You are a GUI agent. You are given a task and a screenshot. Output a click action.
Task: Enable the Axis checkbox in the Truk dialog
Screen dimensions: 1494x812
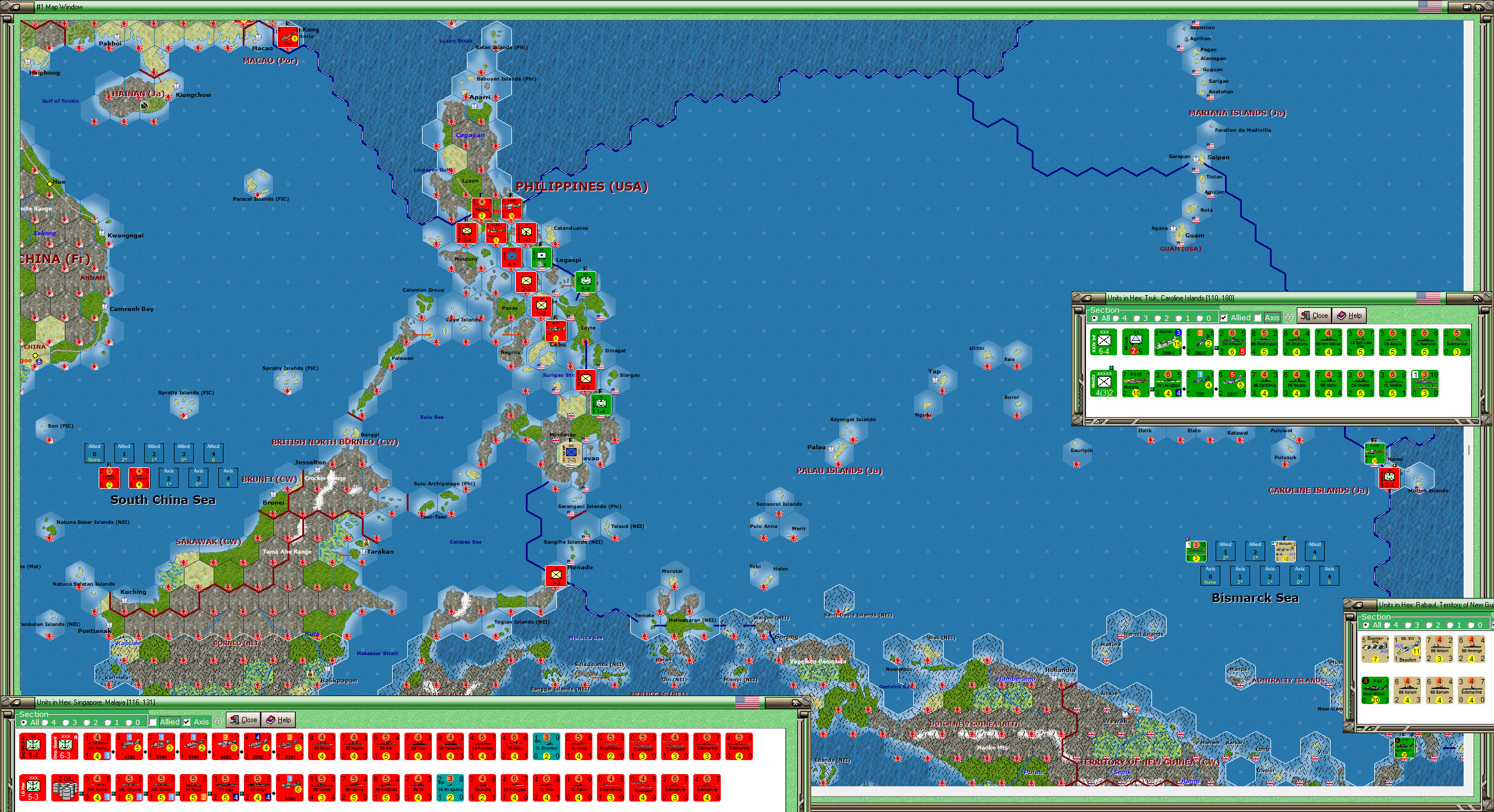click(x=1258, y=317)
